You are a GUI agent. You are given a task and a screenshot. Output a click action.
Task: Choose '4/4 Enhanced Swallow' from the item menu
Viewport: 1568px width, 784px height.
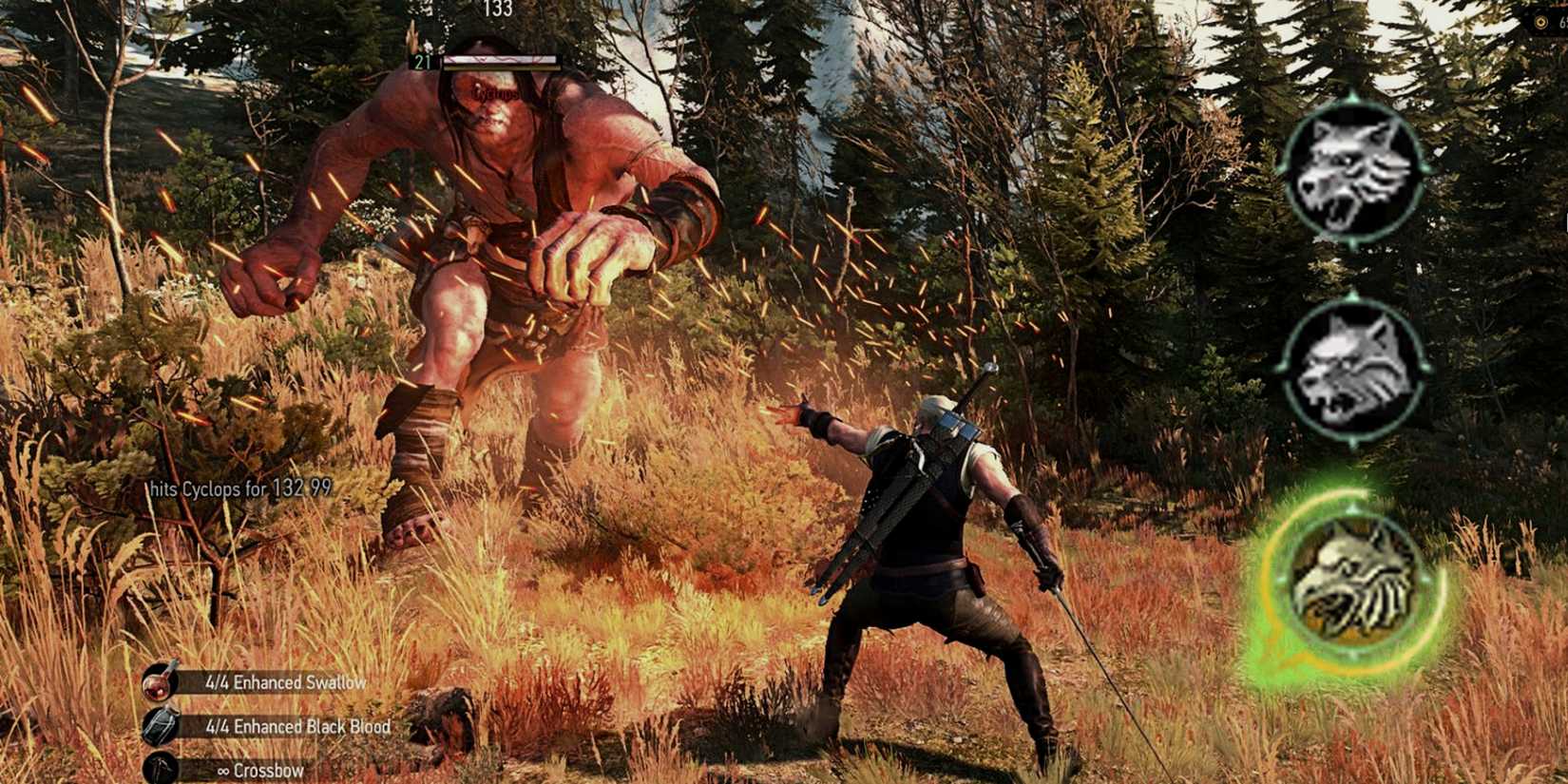click(285, 681)
